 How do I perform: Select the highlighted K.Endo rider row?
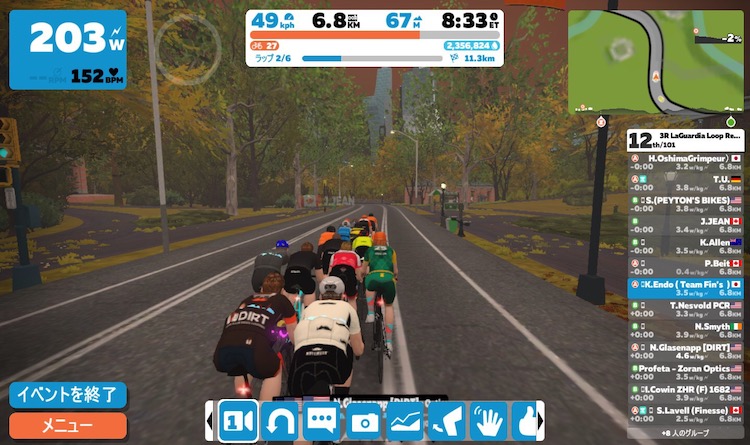pos(685,289)
